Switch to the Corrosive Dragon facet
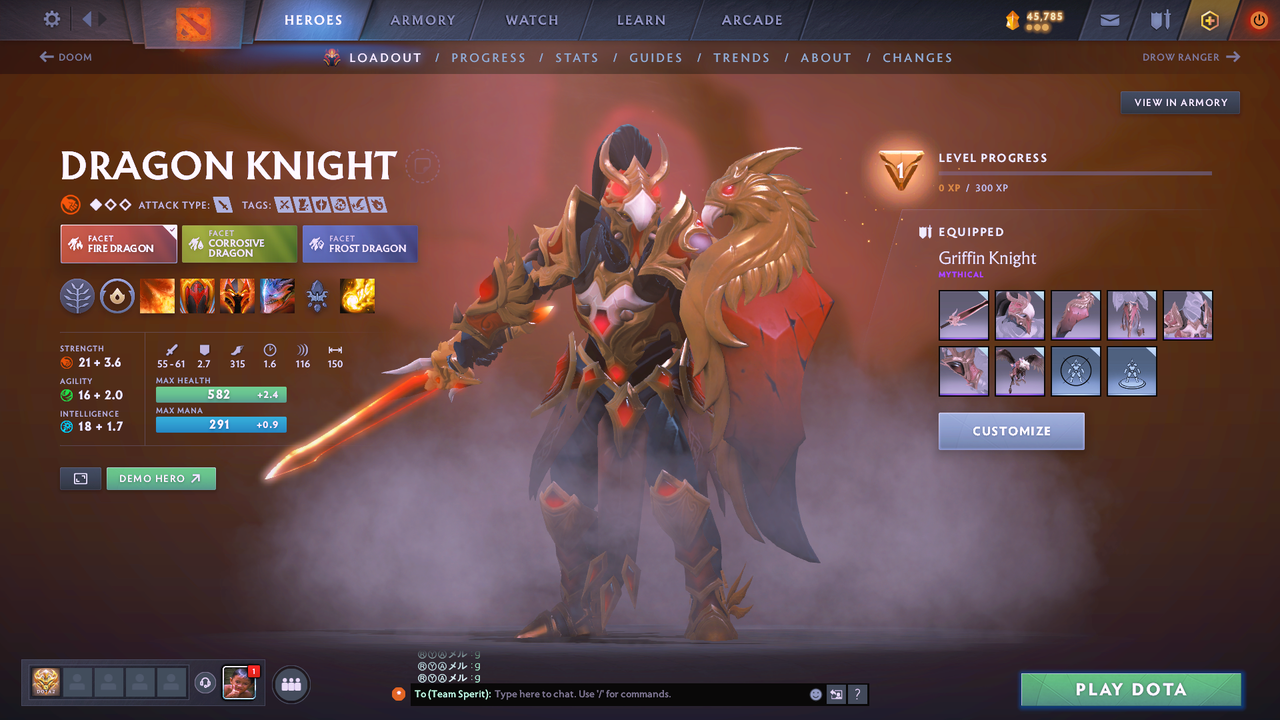This screenshot has width=1280, height=720. [x=239, y=243]
